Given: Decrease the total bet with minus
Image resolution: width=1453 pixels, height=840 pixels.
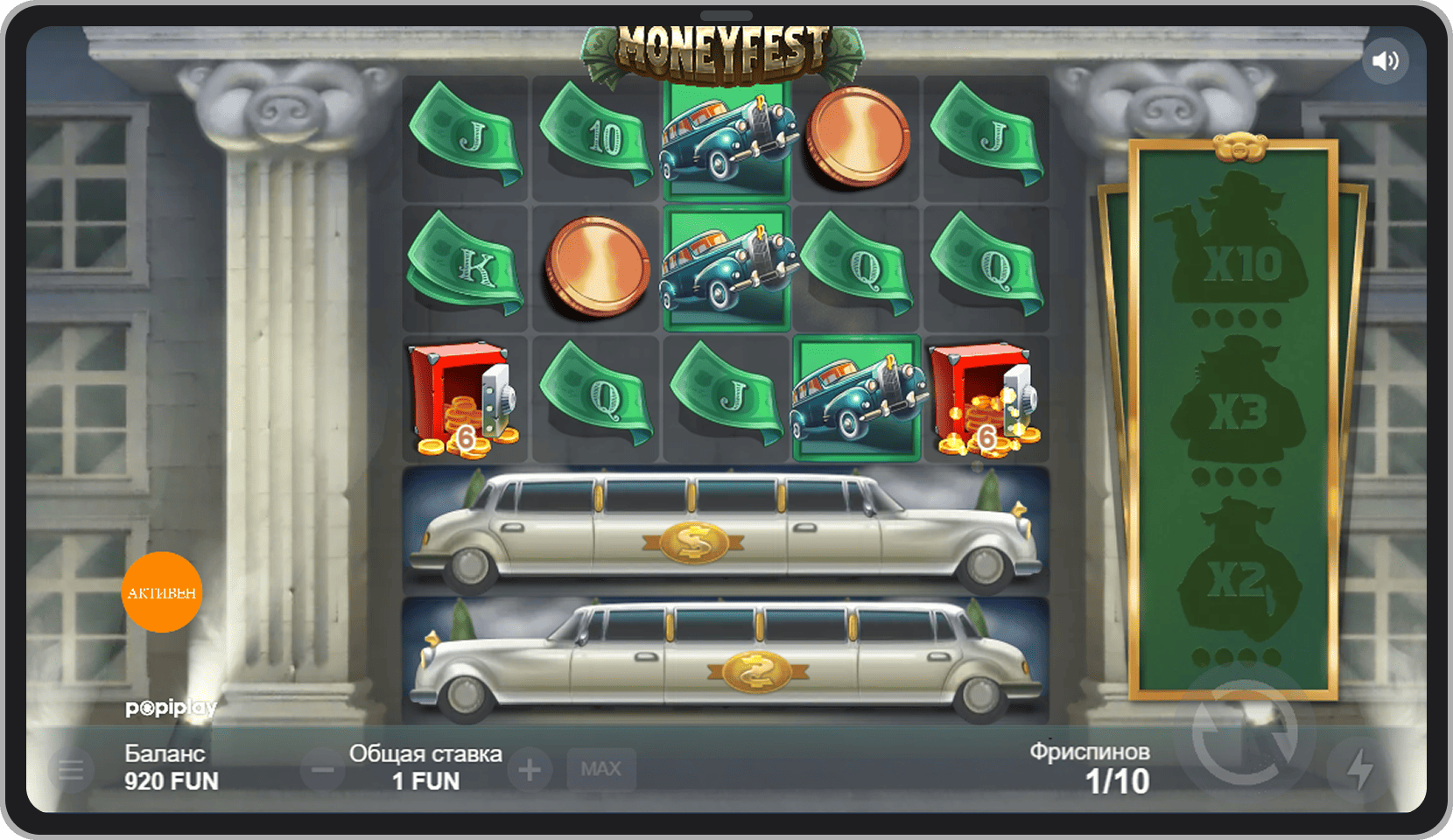Looking at the screenshot, I should click(x=322, y=770).
